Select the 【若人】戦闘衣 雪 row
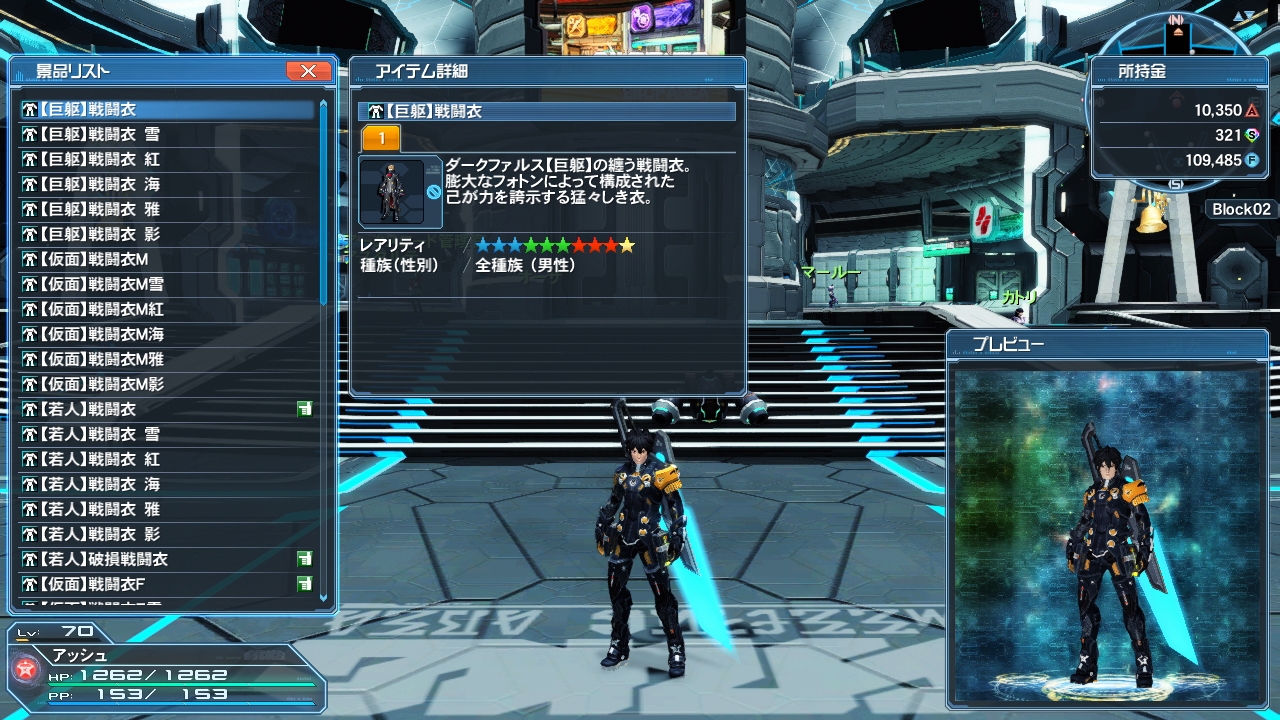1280x720 pixels. click(100, 434)
